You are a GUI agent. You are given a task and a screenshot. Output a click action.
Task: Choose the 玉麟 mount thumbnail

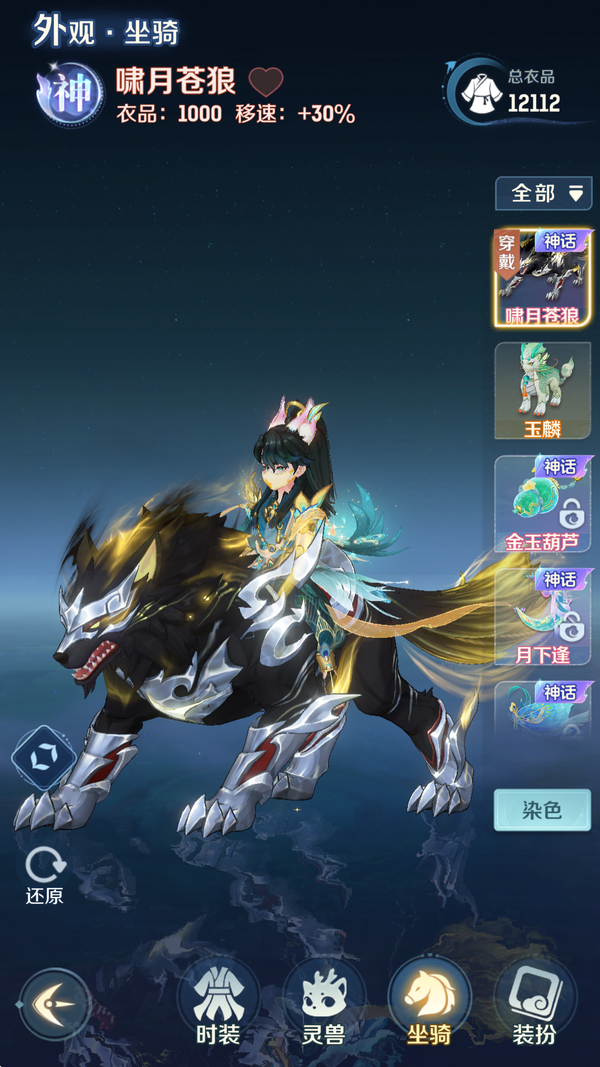pos(543,391)
